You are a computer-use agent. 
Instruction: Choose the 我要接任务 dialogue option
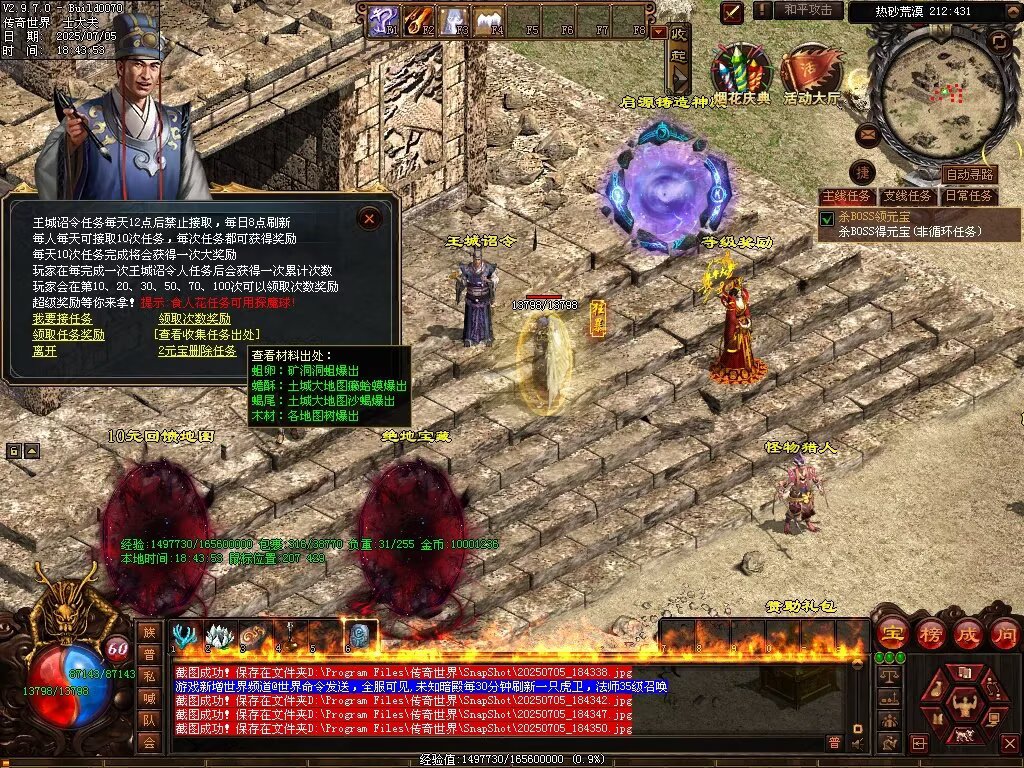[62, 318]
